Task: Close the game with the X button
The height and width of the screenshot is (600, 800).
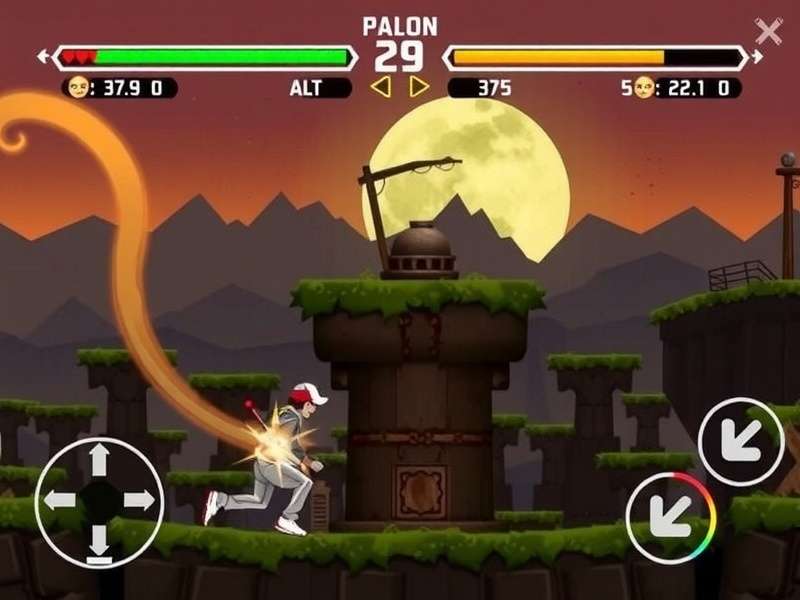Action: (768, 31)
